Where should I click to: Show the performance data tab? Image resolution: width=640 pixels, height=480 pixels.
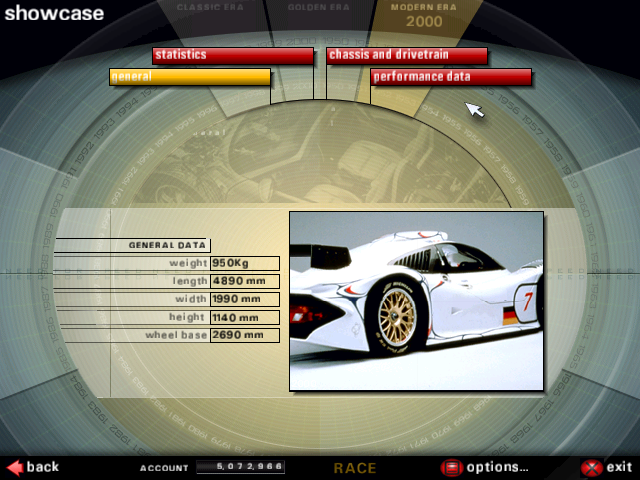tap(451, 77)
